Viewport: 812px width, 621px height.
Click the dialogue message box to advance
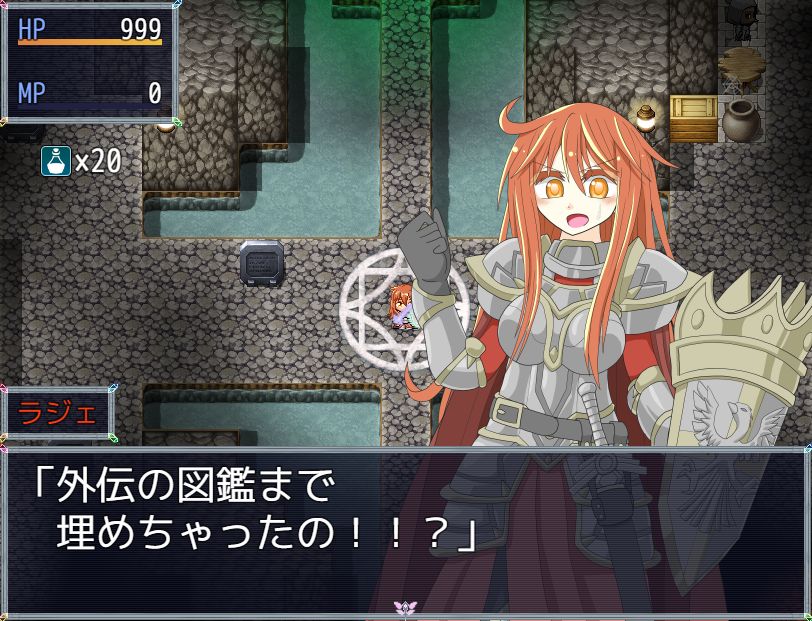[x=405, y=530]
